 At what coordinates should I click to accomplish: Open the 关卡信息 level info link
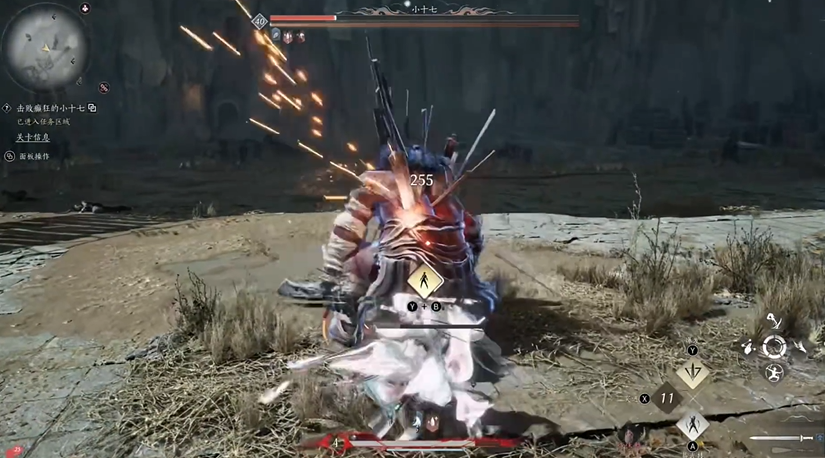pos(33,138)
